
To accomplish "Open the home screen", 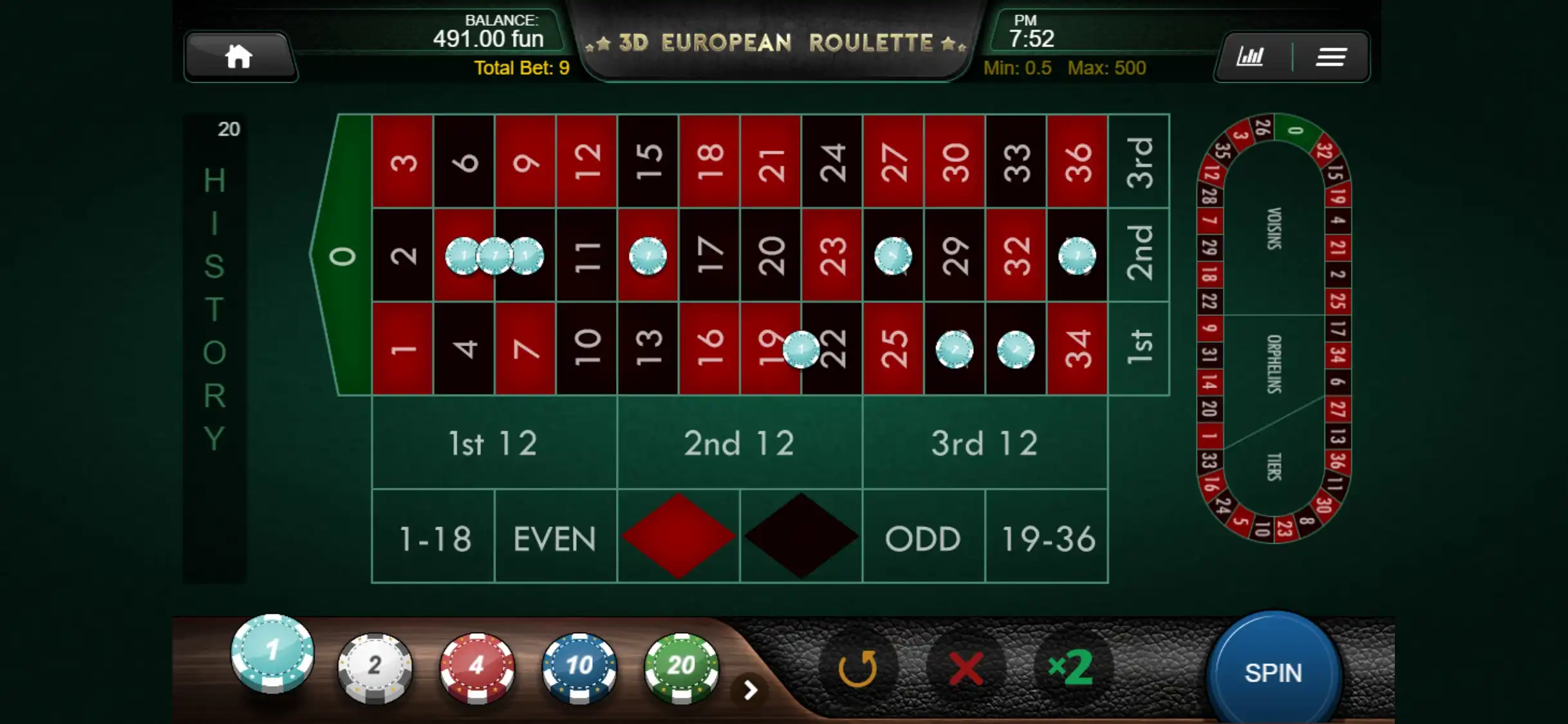I will [x=239, y=57].
